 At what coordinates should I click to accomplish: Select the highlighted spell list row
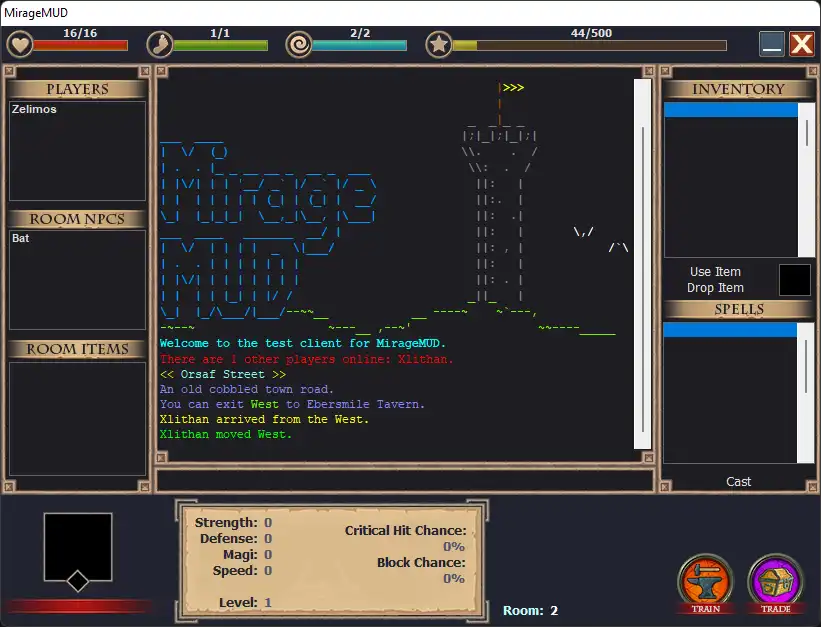730,330
